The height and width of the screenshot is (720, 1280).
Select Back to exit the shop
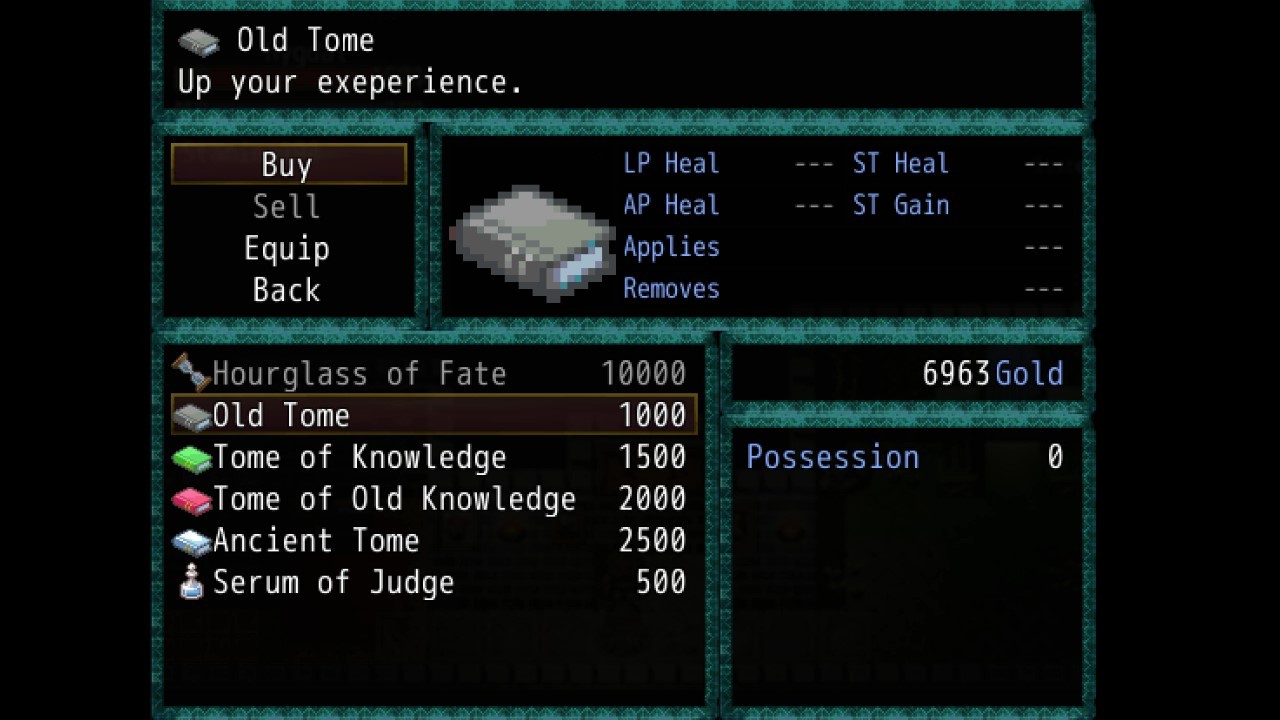(x=287, y=290)
